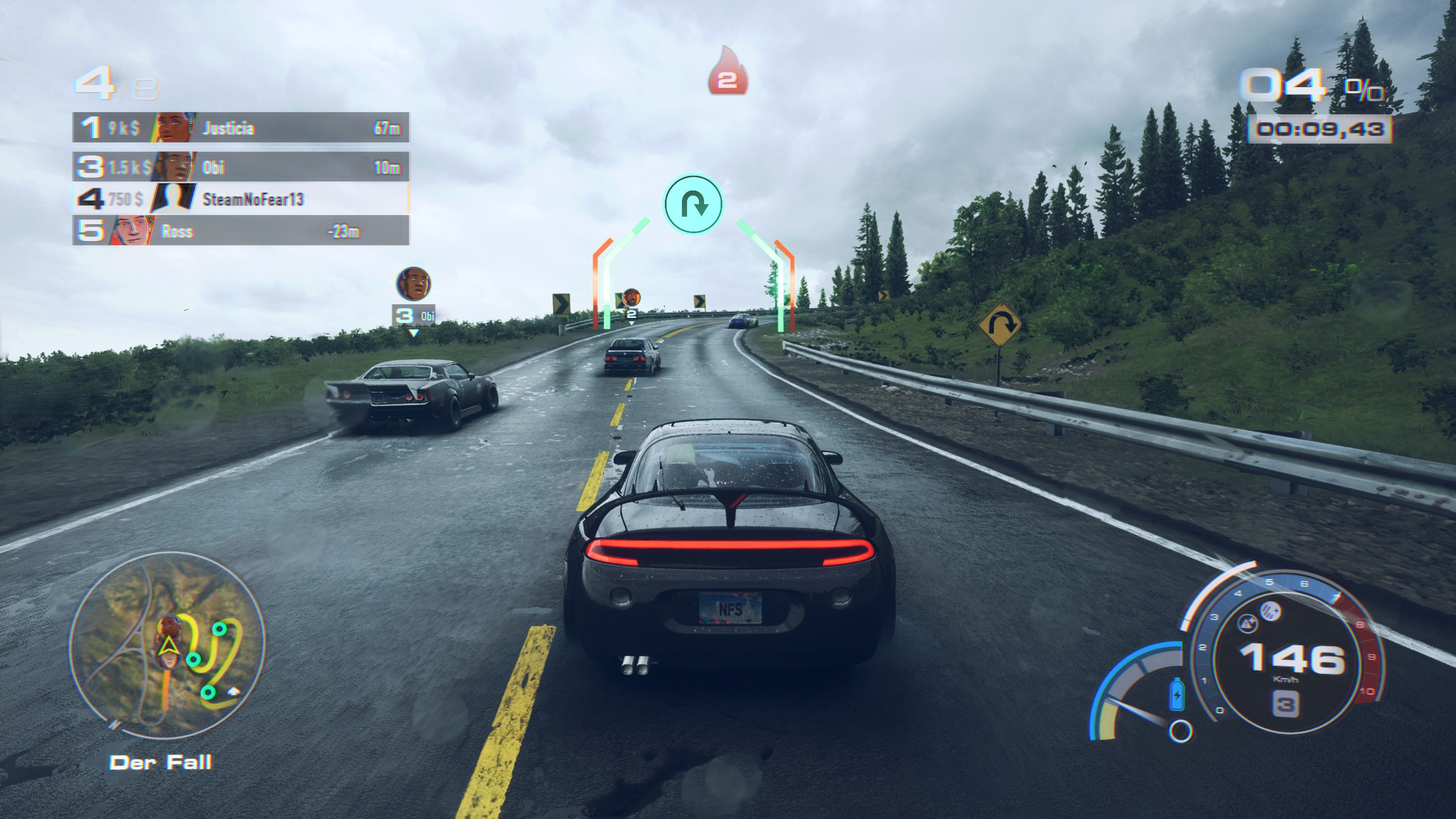Click the red heat level flame icon

[727, 72]
